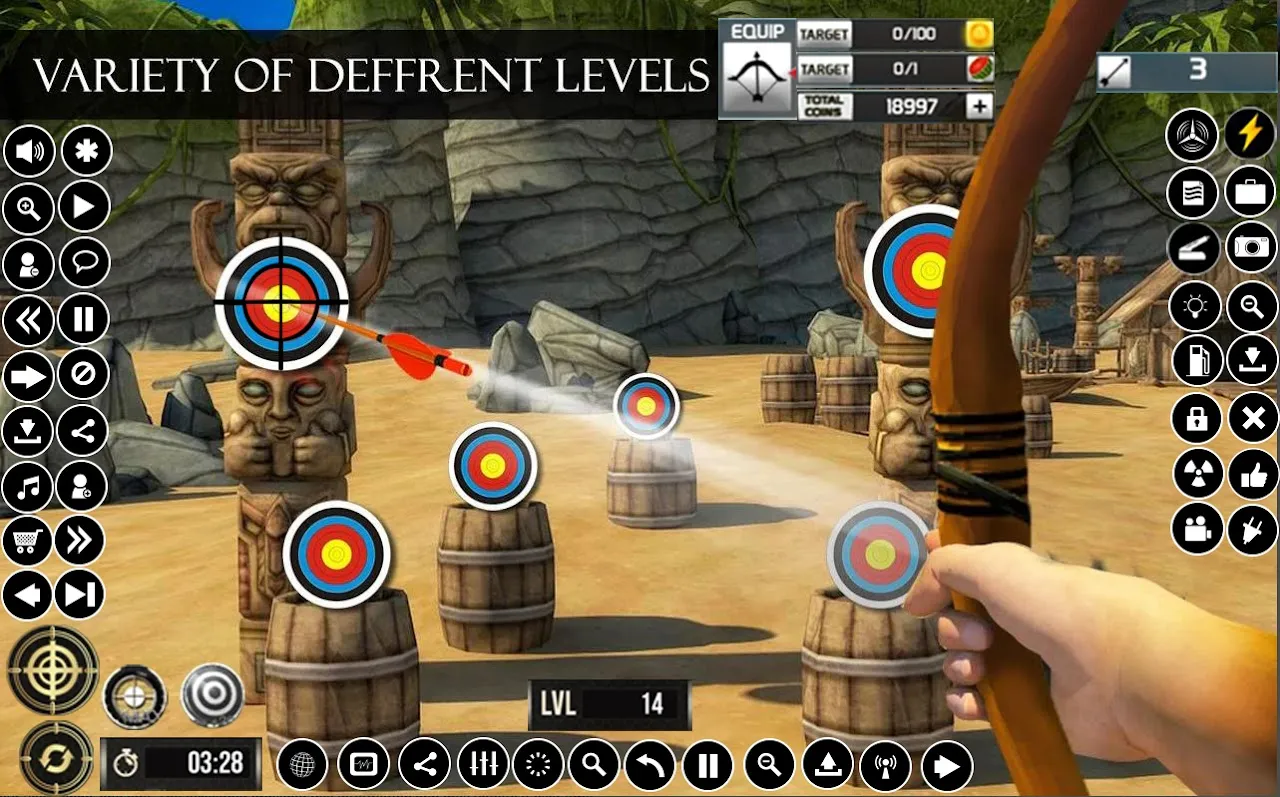Screen dimensions: 1280x797
Task: Open the shopping cart store
Action: tap(28, 541)
